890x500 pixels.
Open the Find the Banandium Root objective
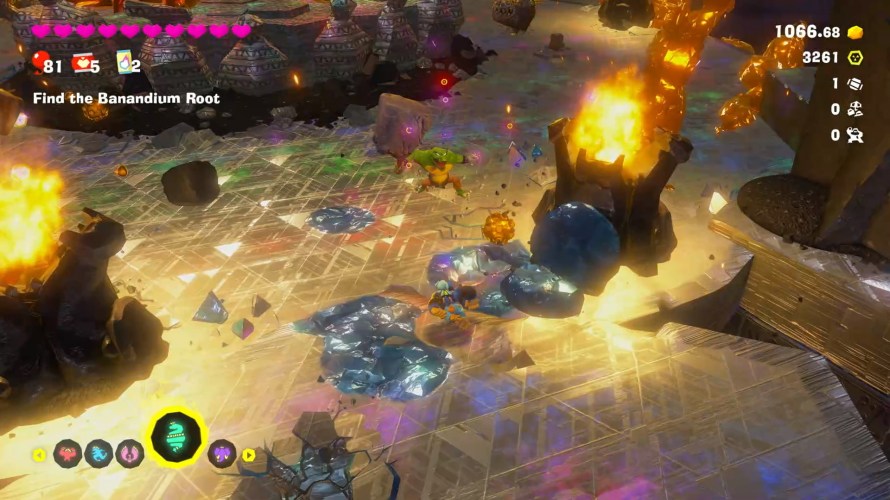tap(126, 99)
